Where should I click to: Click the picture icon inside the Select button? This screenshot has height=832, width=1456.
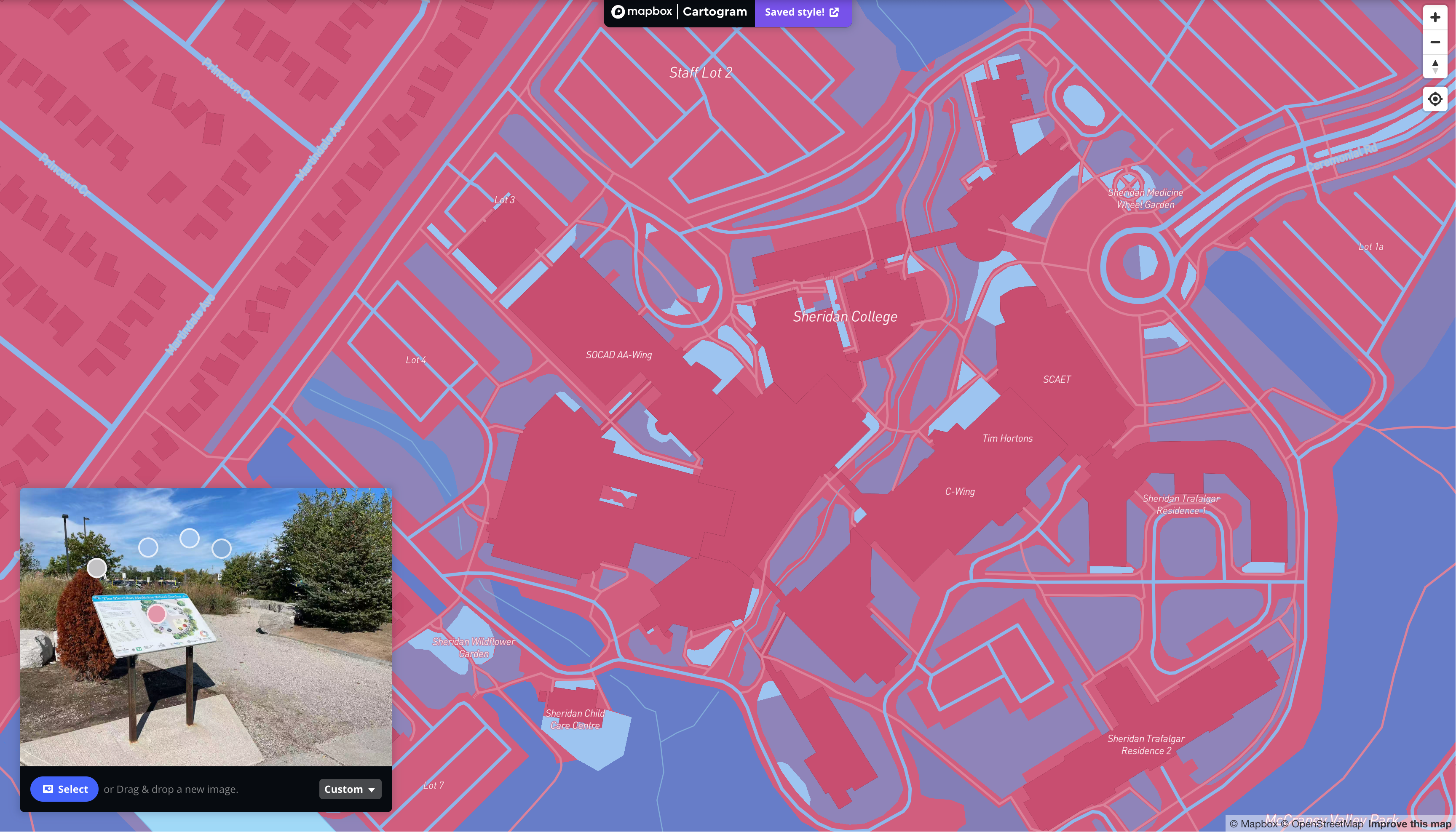tap(48, 789)
